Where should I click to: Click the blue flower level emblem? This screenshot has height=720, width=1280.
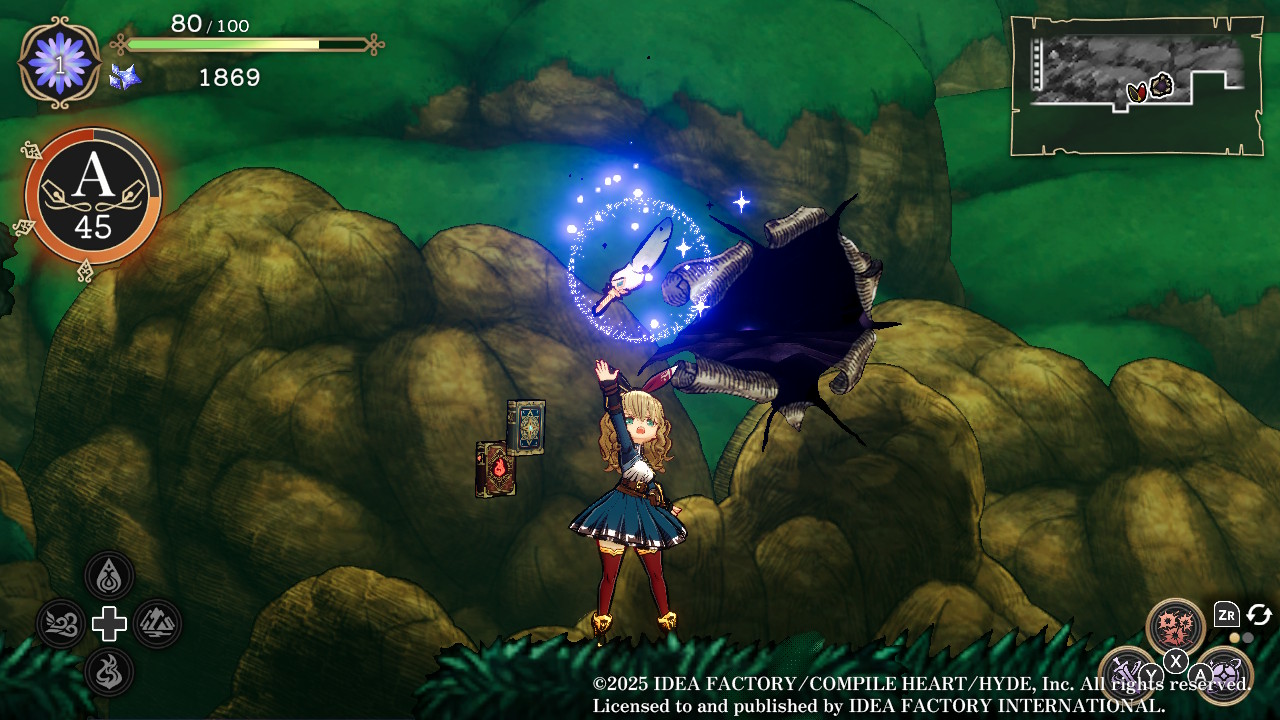(x=60, y=63)
